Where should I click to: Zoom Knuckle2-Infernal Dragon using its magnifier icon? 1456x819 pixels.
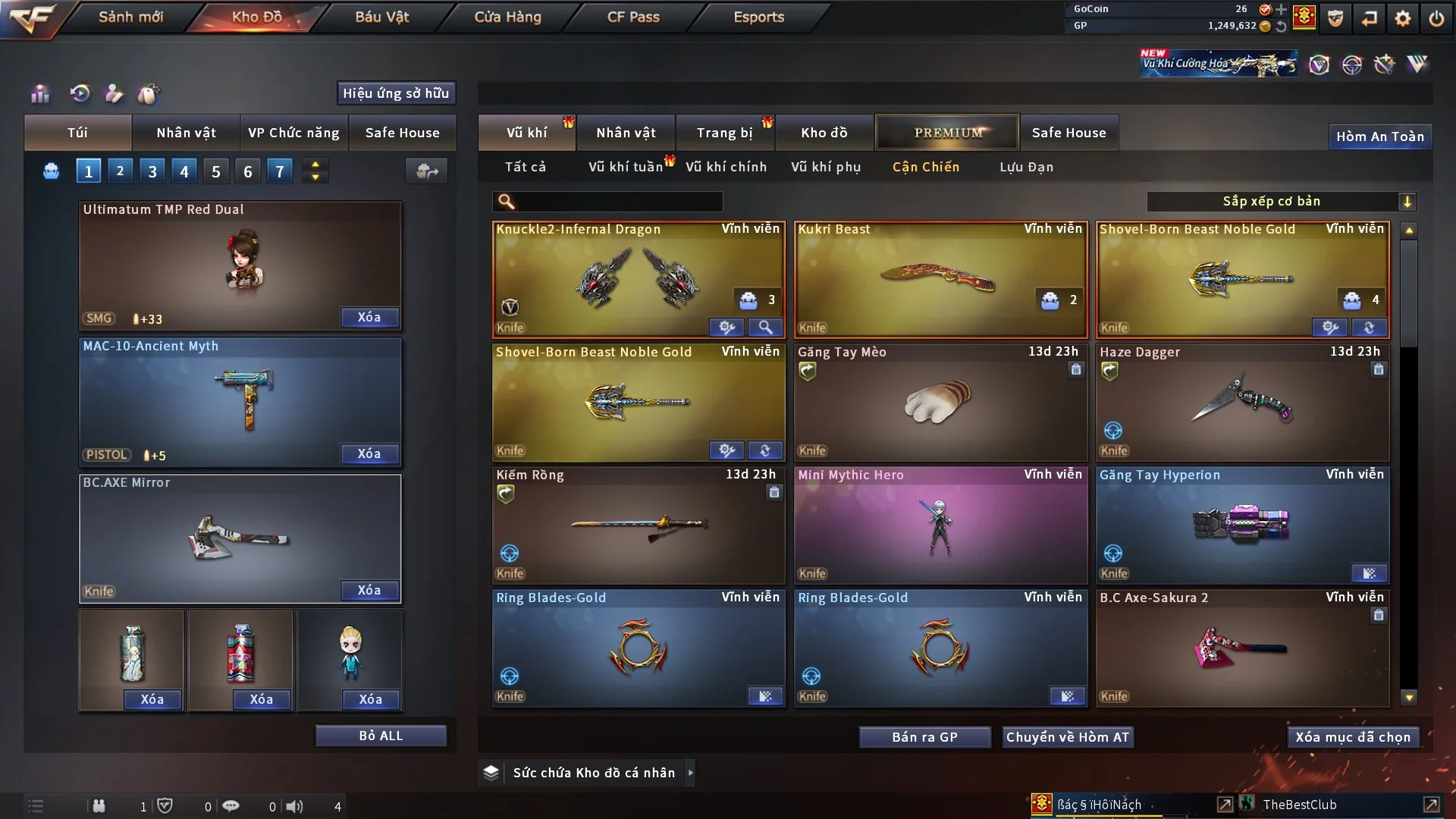coord(766,328)
